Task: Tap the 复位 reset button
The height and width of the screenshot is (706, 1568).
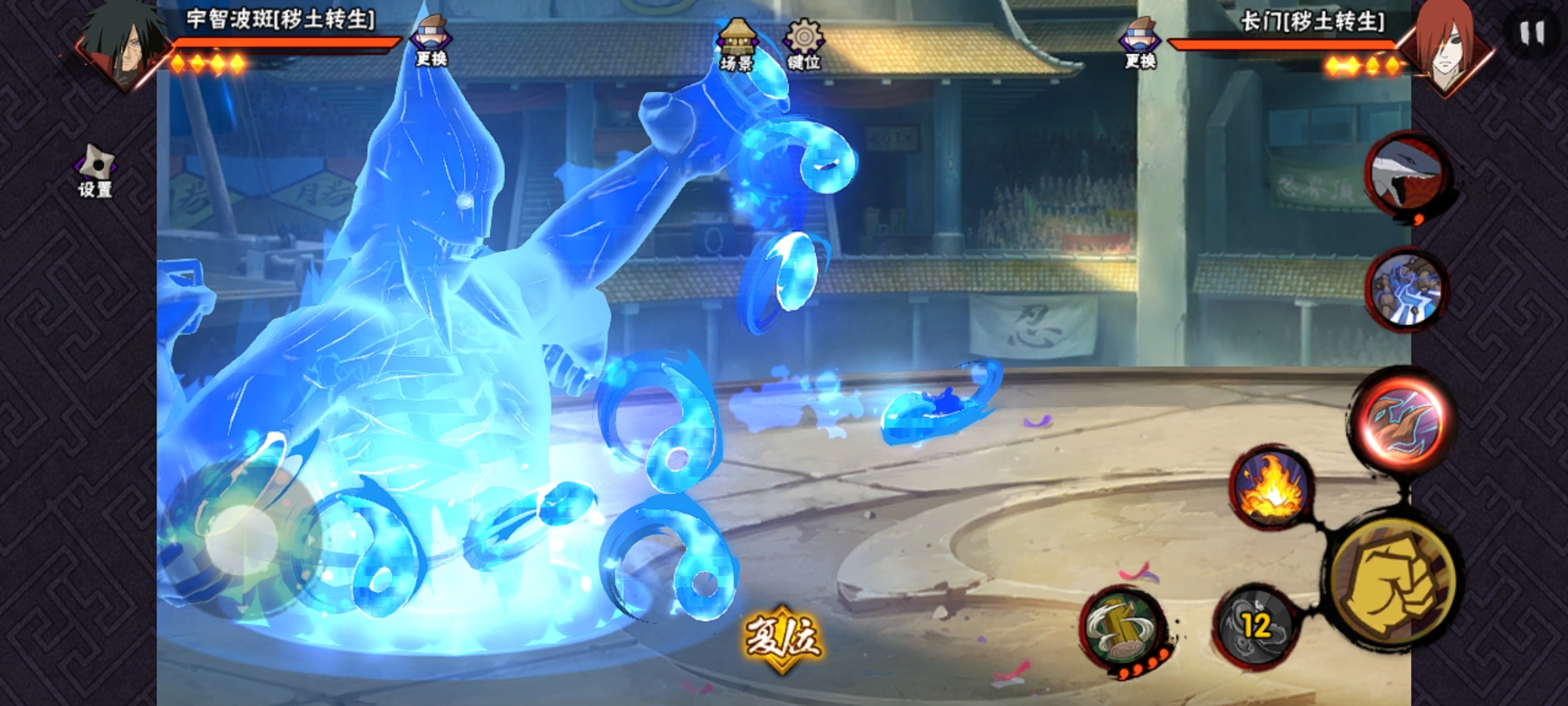Action: tap(783, 638)
